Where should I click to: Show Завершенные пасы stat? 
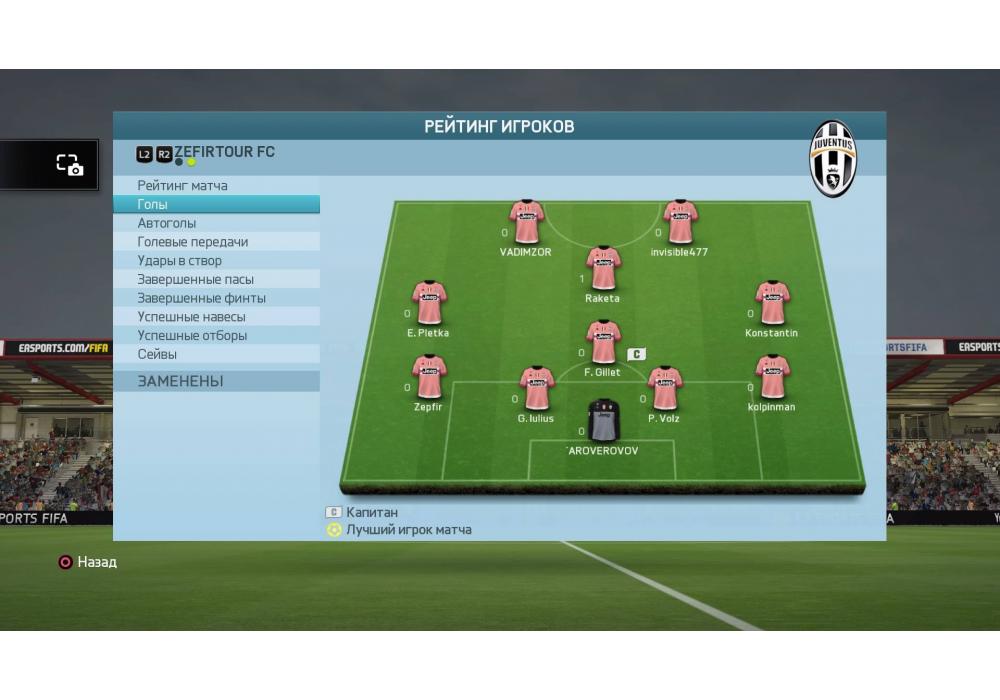click(x=196, y=280)
